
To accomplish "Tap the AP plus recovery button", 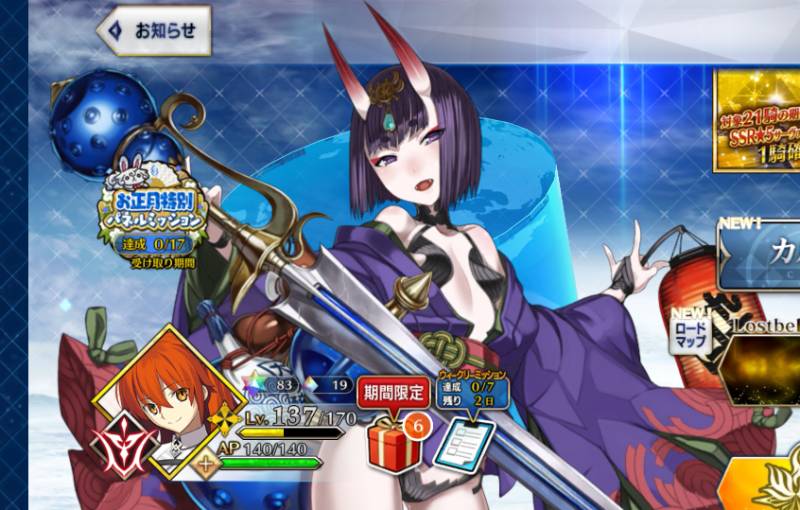I will tap(208, 464).
